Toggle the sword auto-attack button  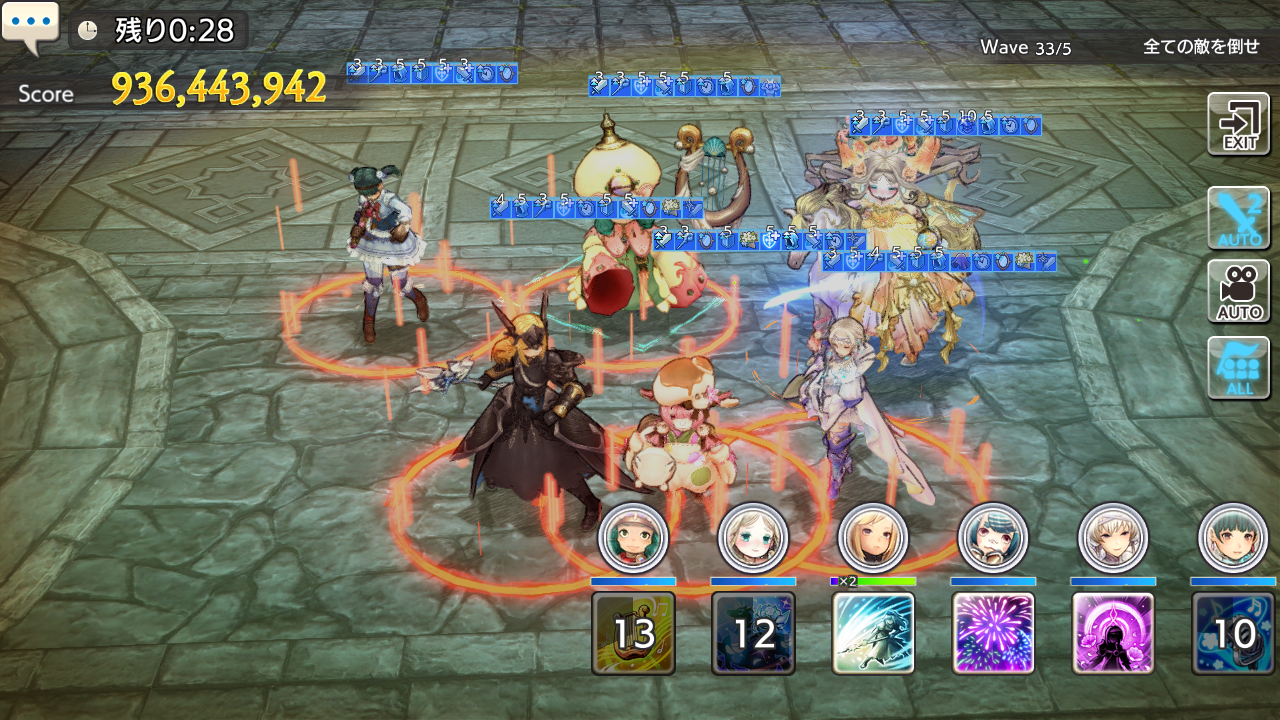coord(1238,218)
